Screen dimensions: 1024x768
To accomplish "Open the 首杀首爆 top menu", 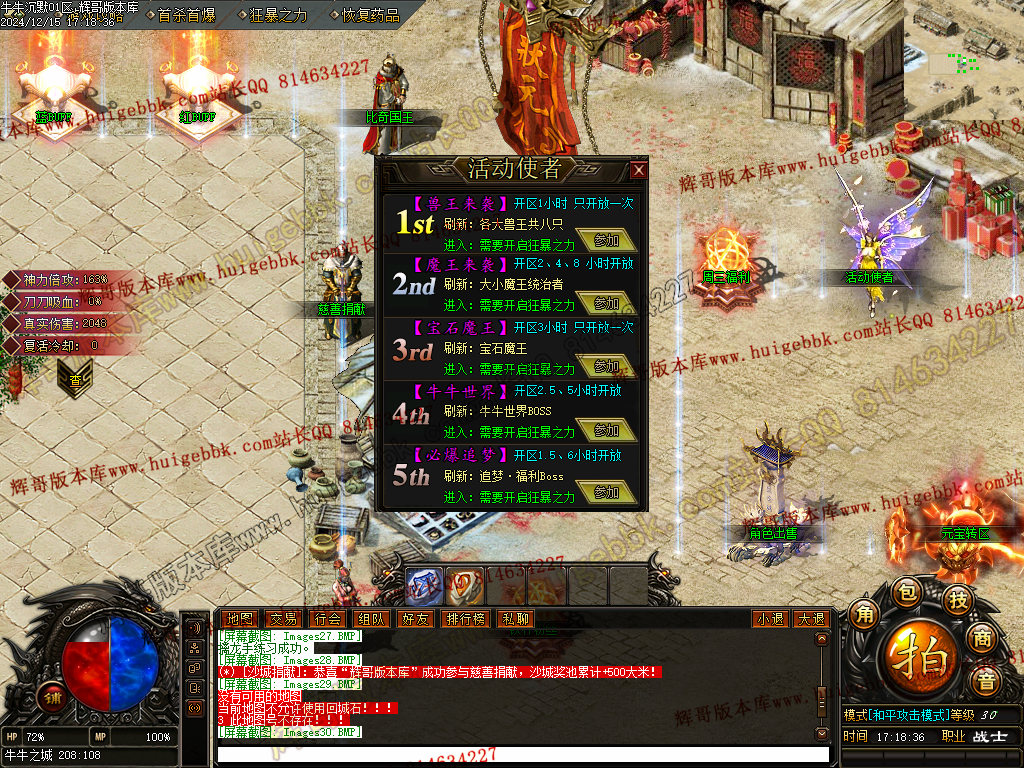I will pos(186,15).
